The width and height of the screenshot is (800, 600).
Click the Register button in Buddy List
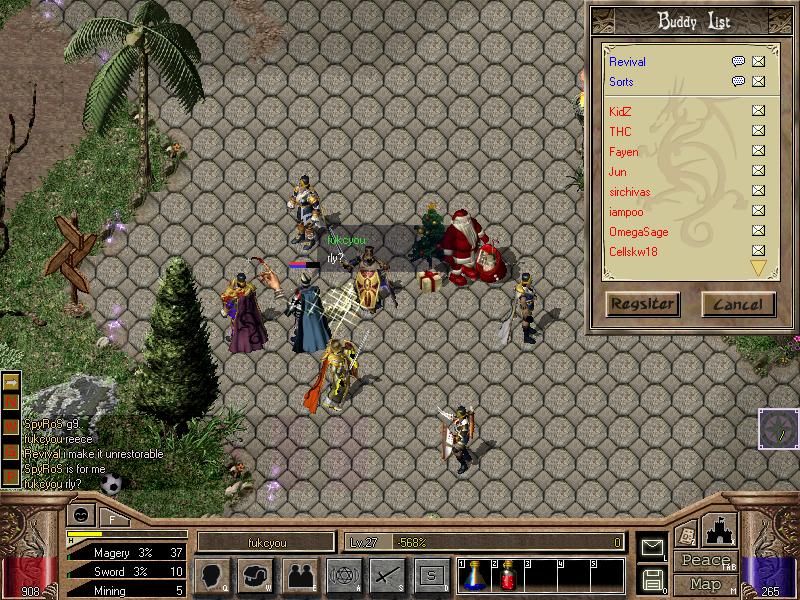point(641,304)
